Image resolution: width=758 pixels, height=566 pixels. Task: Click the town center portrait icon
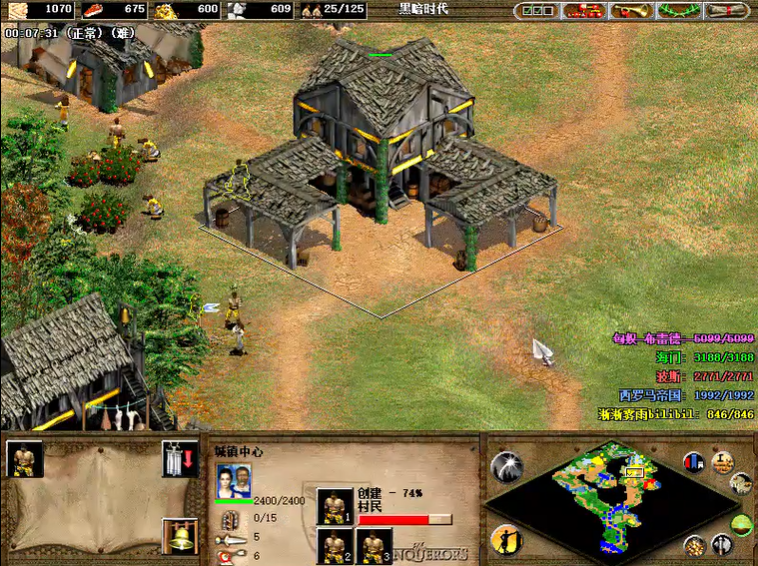(x=233, y=479)
